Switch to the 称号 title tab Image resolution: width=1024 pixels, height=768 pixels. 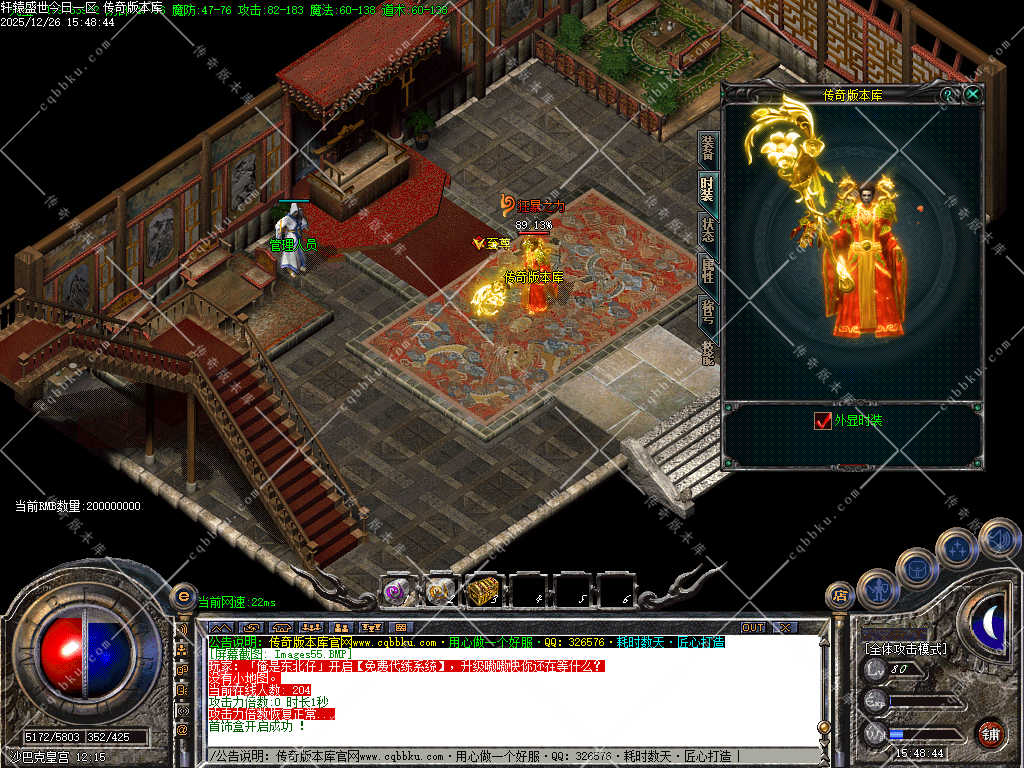click(707, 311)
